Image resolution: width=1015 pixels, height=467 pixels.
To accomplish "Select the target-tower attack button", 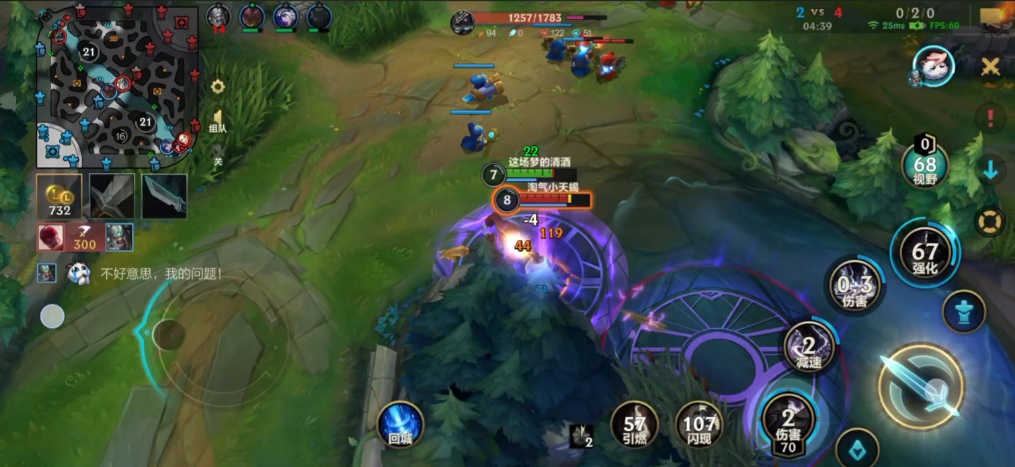I will coord(964,311).
